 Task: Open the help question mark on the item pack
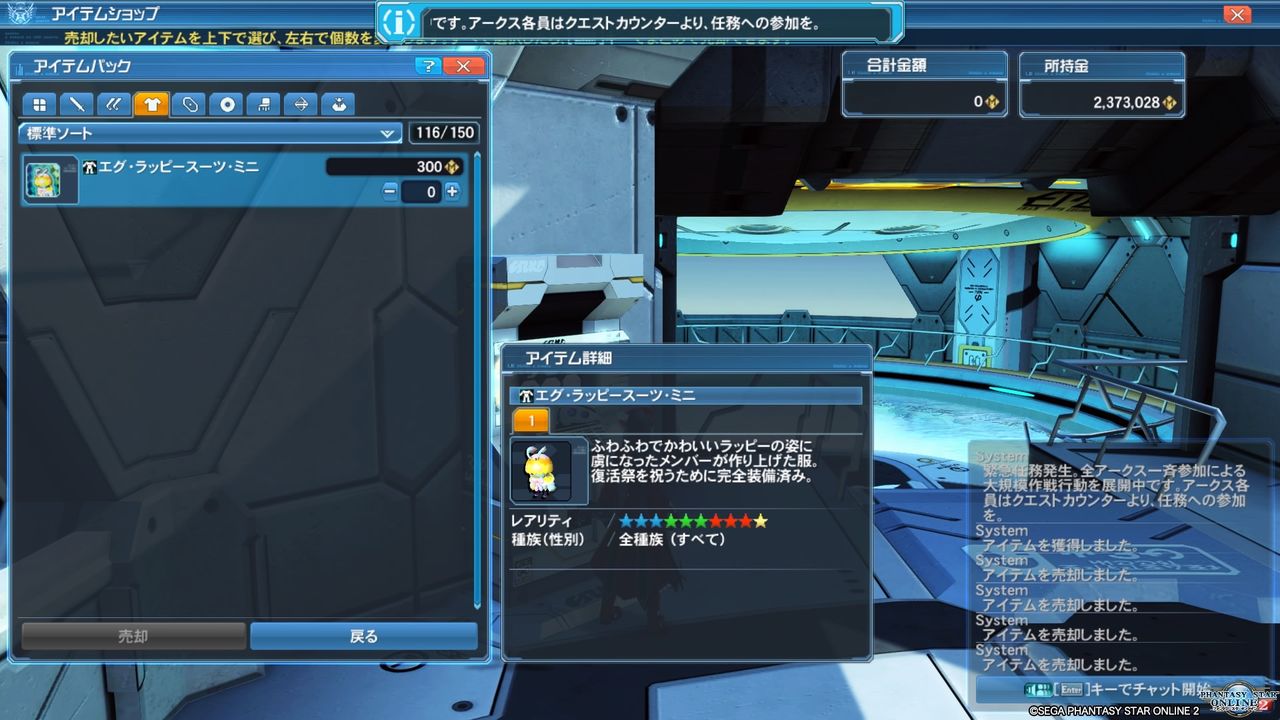pos(428,66)
